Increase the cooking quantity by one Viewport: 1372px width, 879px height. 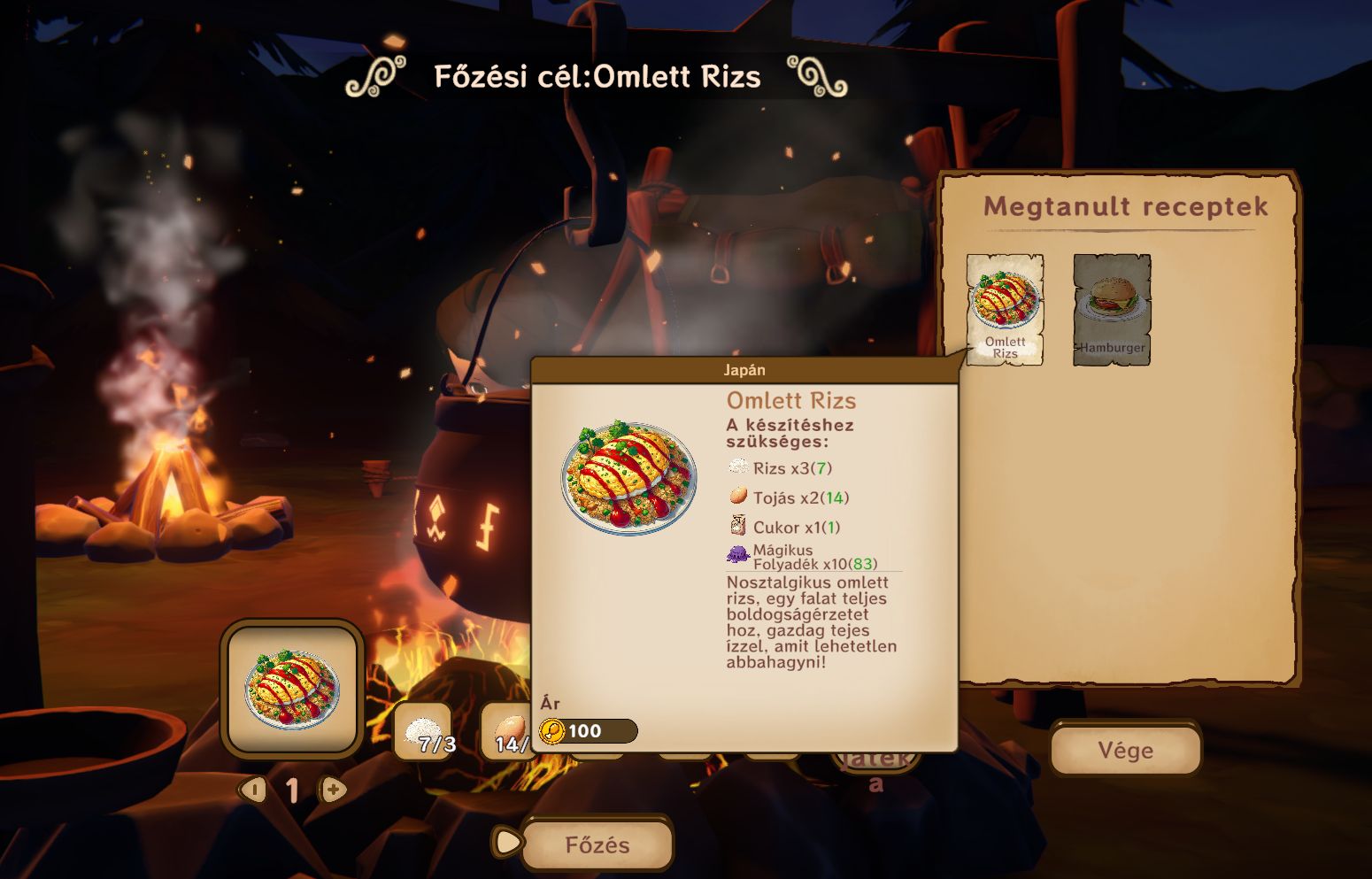click(334, 789)
